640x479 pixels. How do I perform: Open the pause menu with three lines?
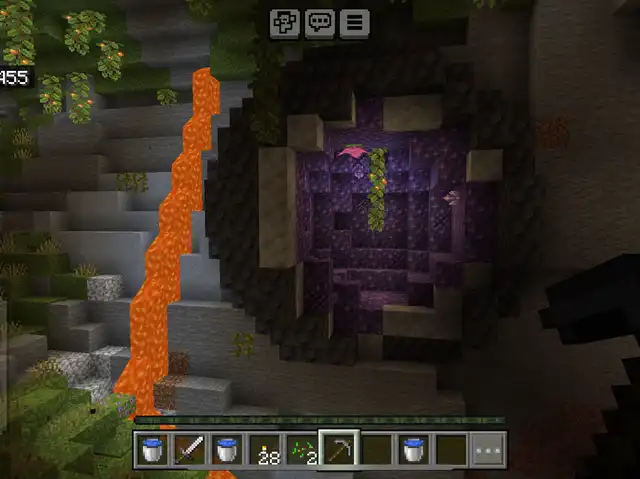coord(353,24)
